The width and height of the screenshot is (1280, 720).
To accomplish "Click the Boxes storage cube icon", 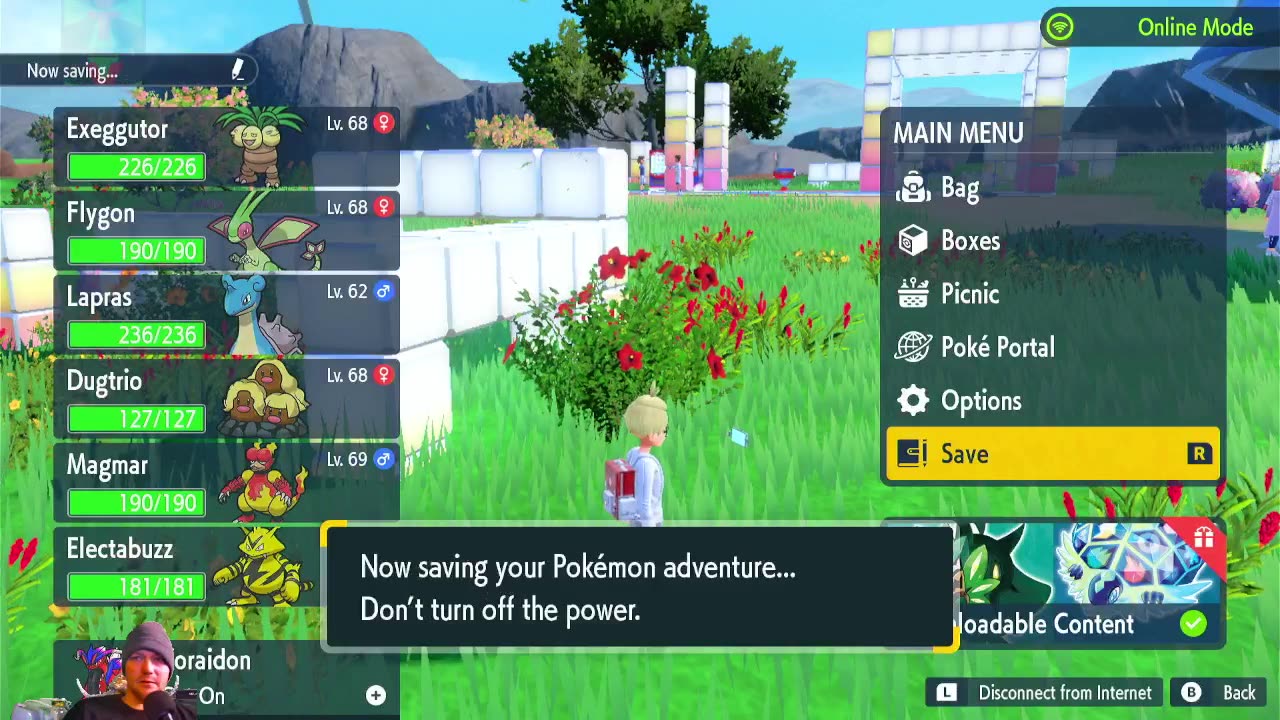I will (910, 241).
